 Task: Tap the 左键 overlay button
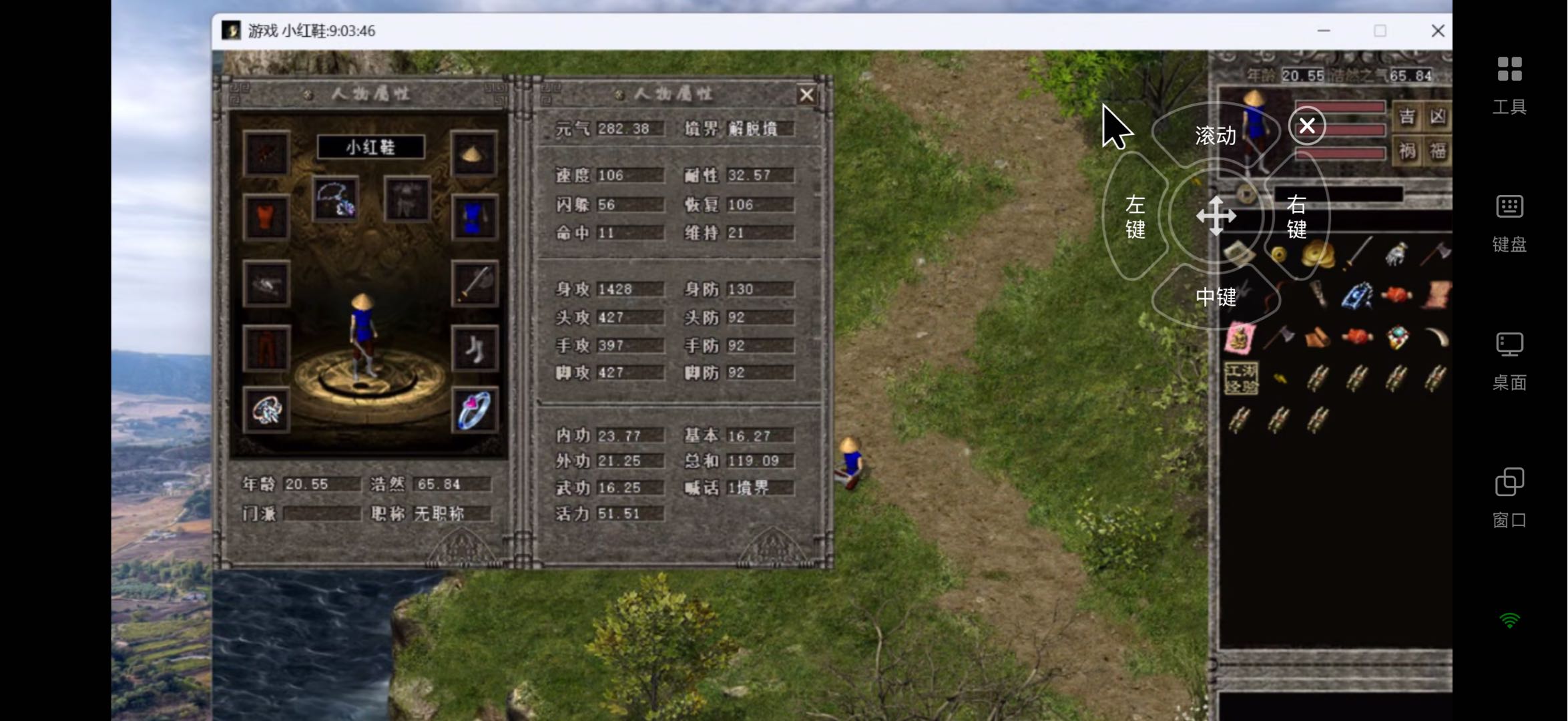[1135, 217]
